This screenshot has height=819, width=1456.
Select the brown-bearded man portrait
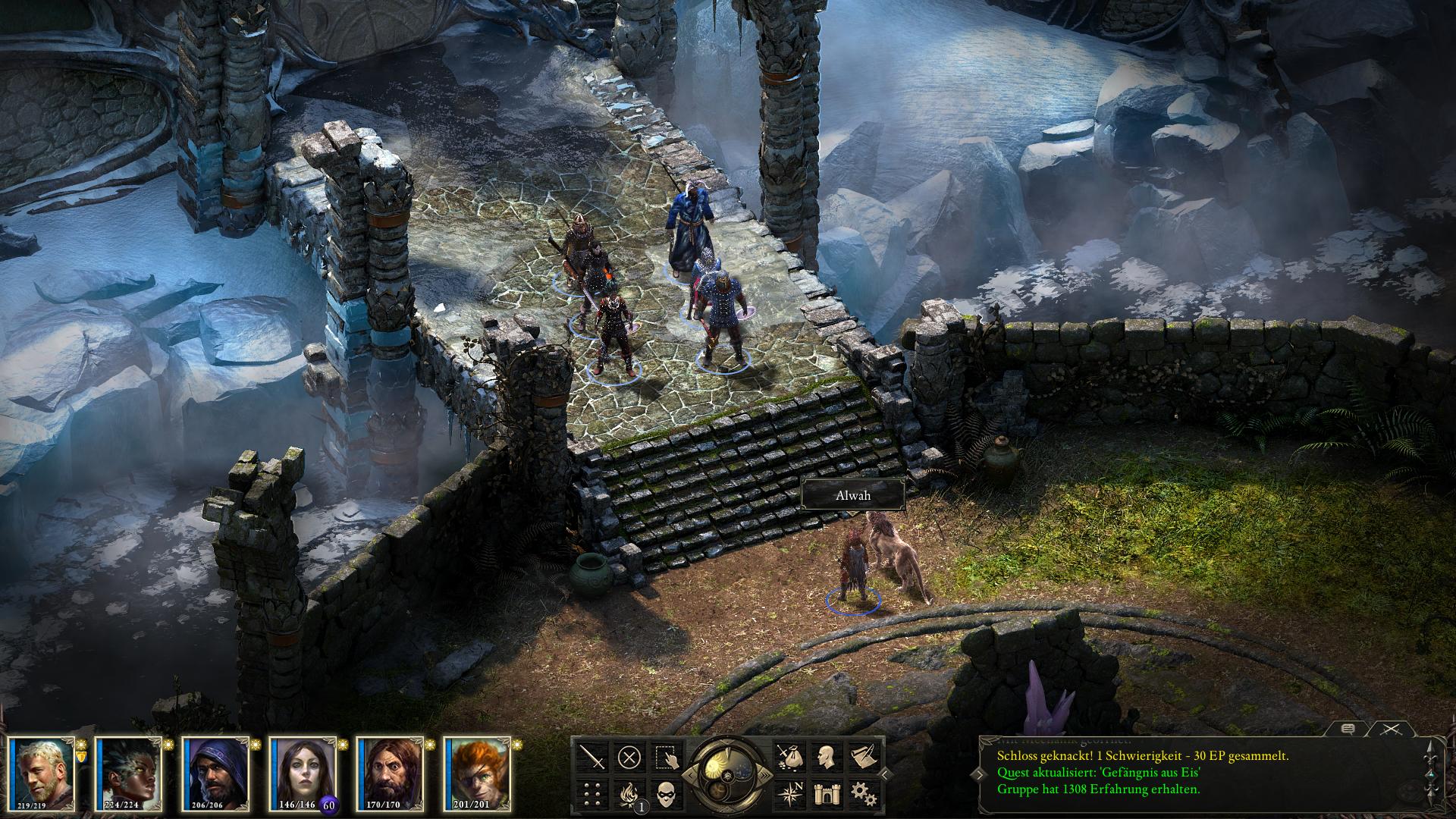[x=390, y=773]
